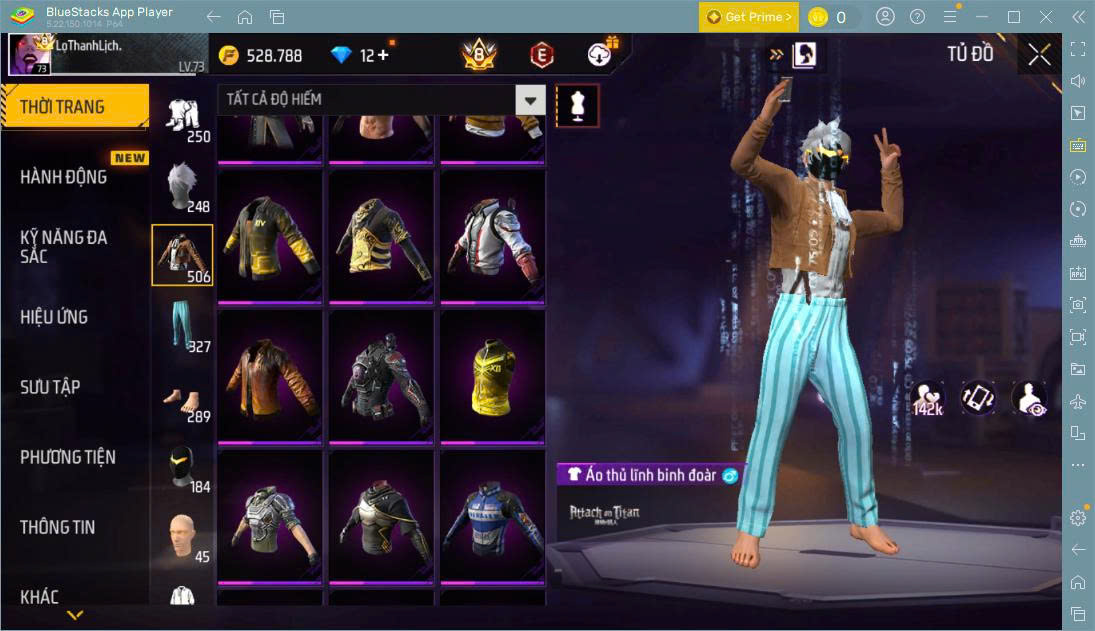Viewport: 1095px width, 631px height.
Task: Add diamonds with the plus button
Action: point(382,55)
